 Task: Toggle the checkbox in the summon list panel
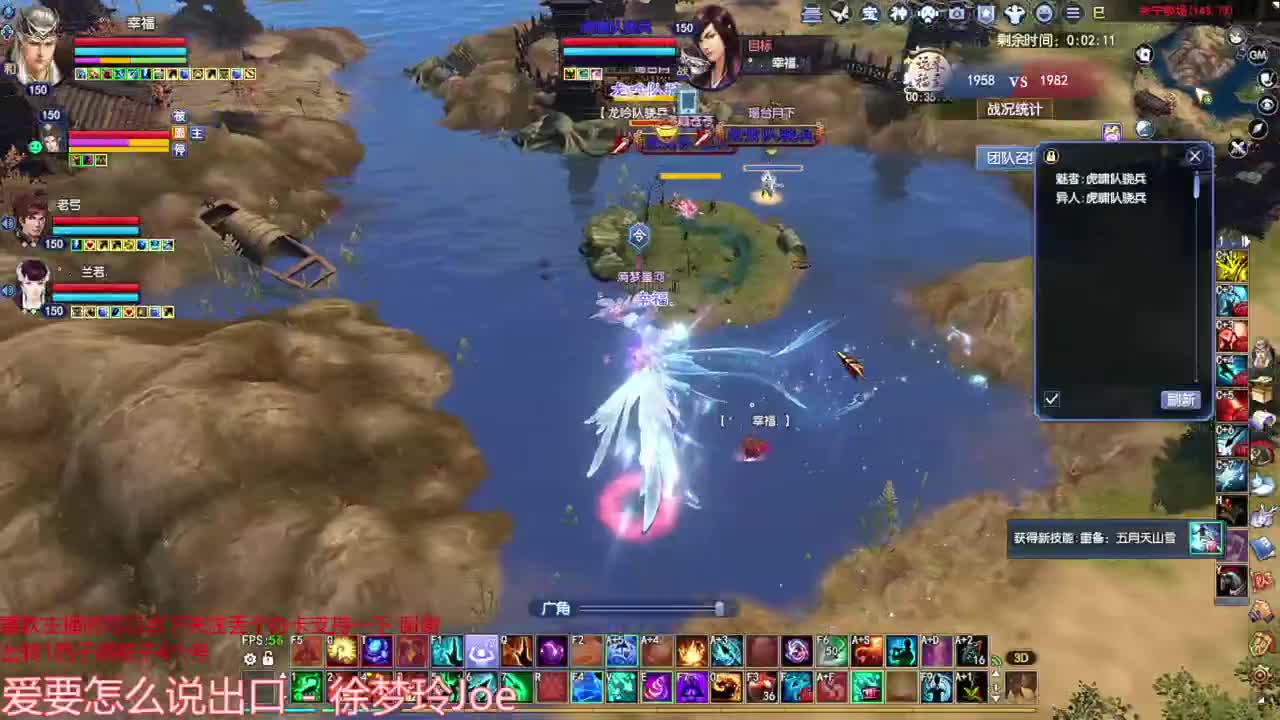click(x=1051, y=399)
